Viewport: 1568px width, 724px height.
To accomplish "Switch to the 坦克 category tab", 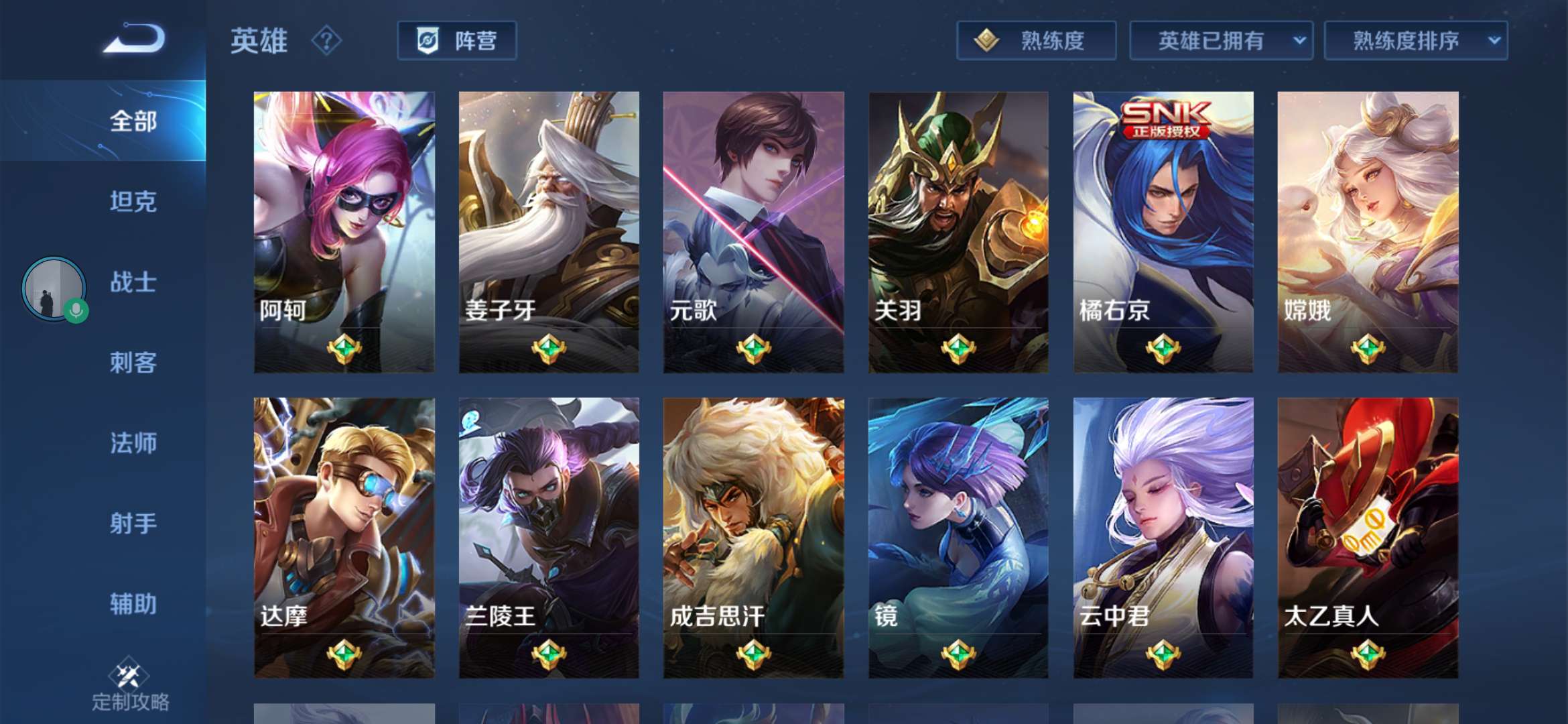I will [133, 202].
